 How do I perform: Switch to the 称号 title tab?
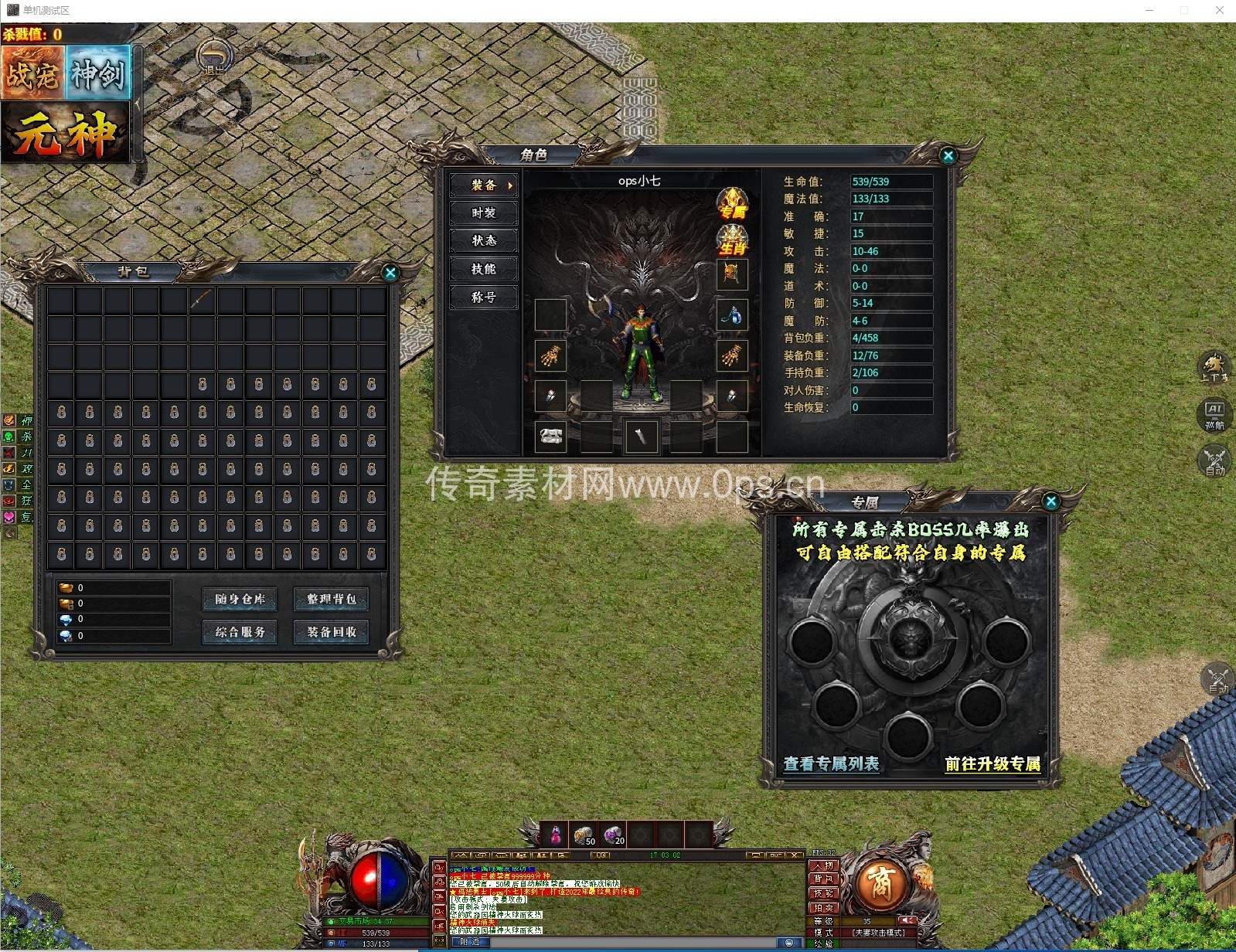(484, 297)
